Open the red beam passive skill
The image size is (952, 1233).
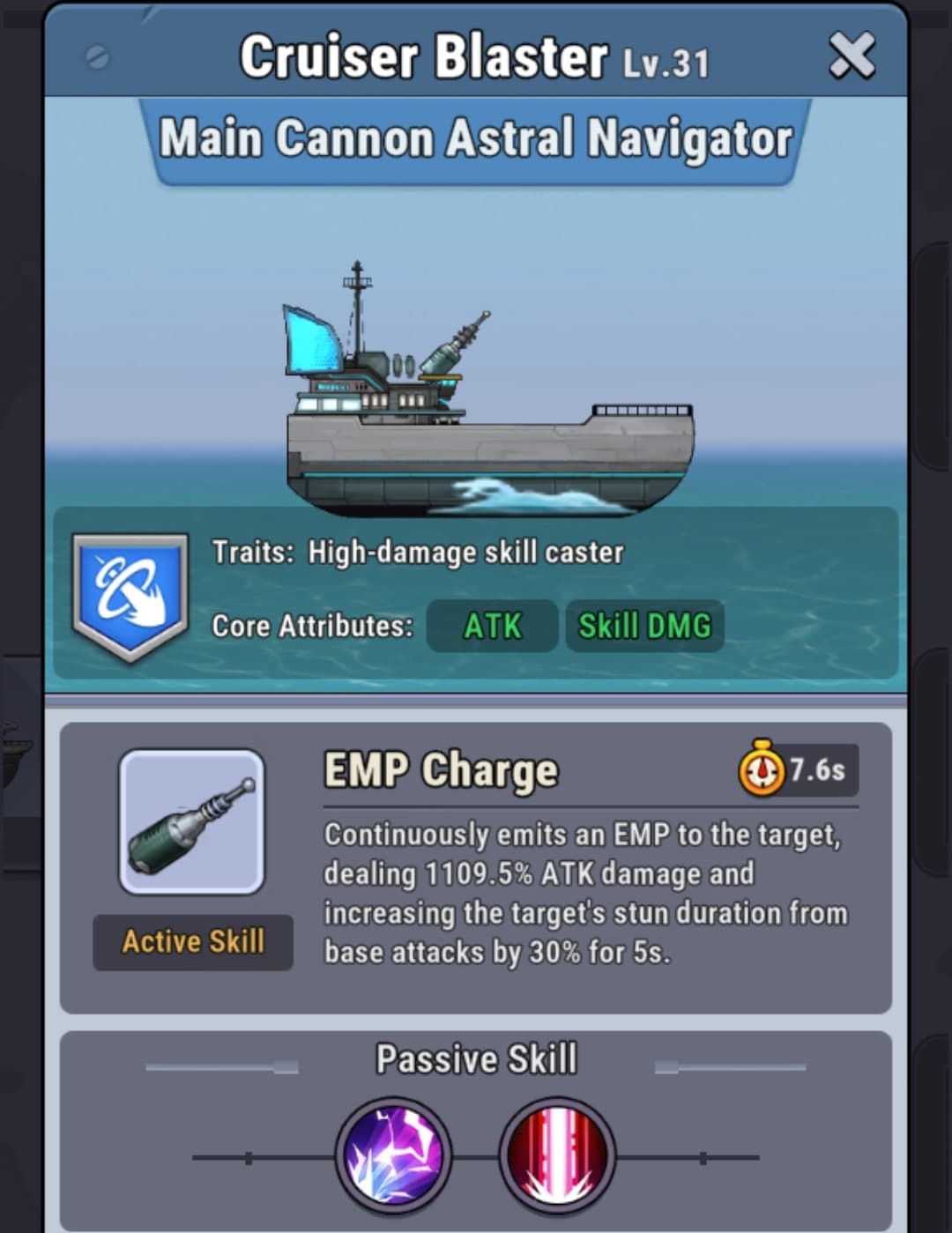[x=557, y=1155]
